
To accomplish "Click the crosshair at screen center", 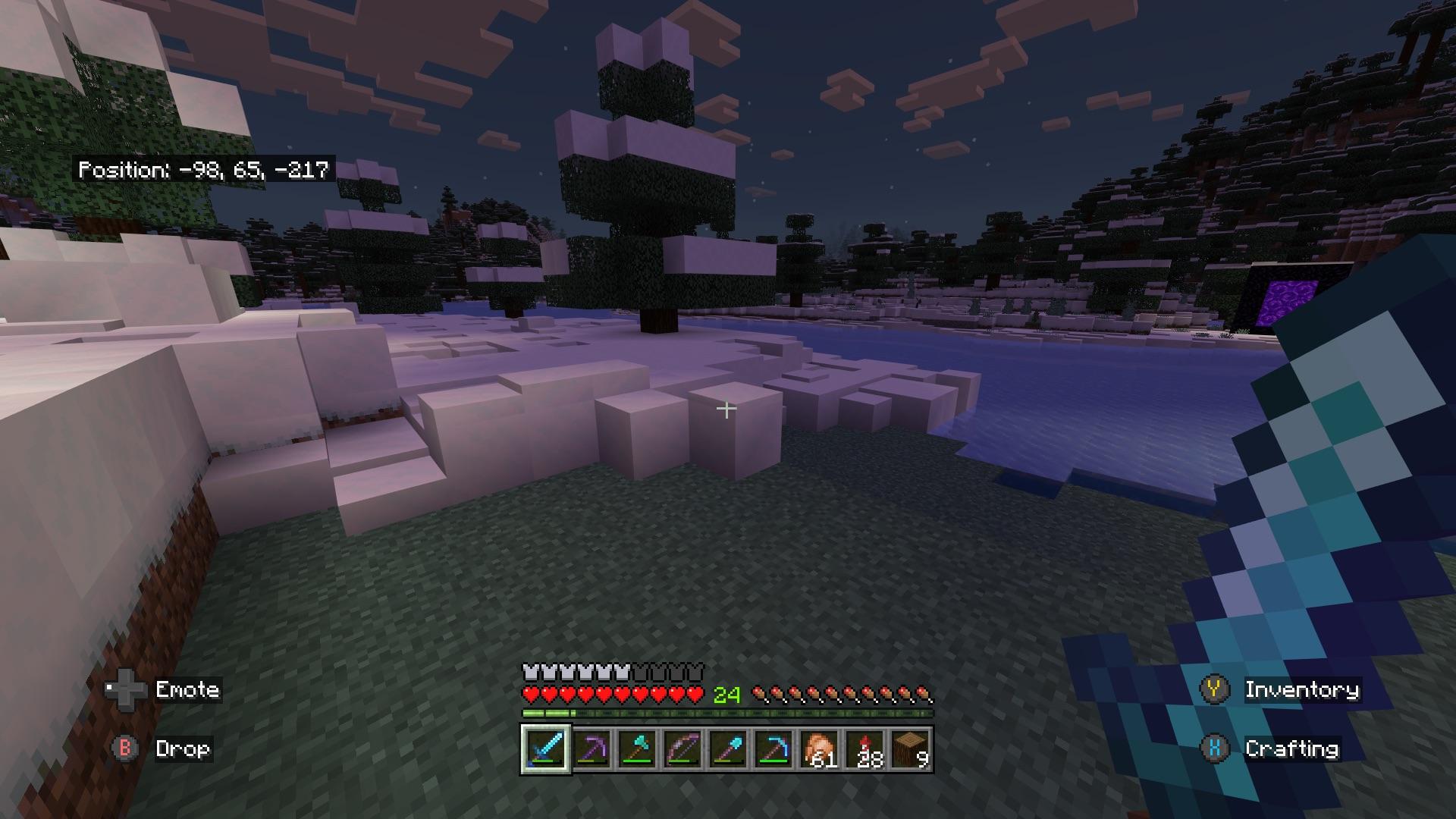I will click(x=726, y=409).
